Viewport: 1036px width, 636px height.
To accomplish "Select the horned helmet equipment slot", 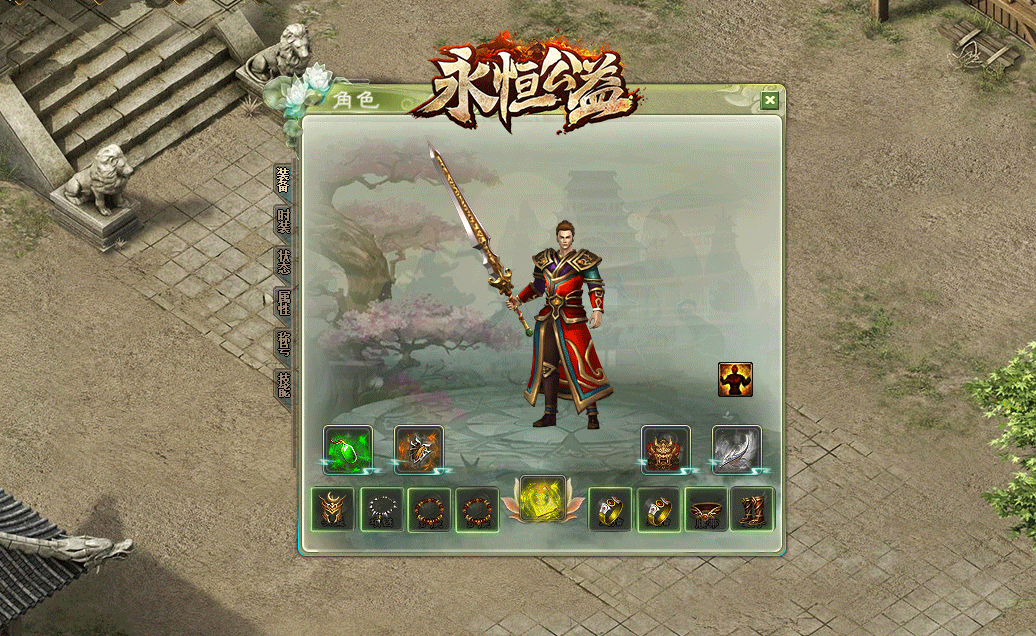I will 333,509.
